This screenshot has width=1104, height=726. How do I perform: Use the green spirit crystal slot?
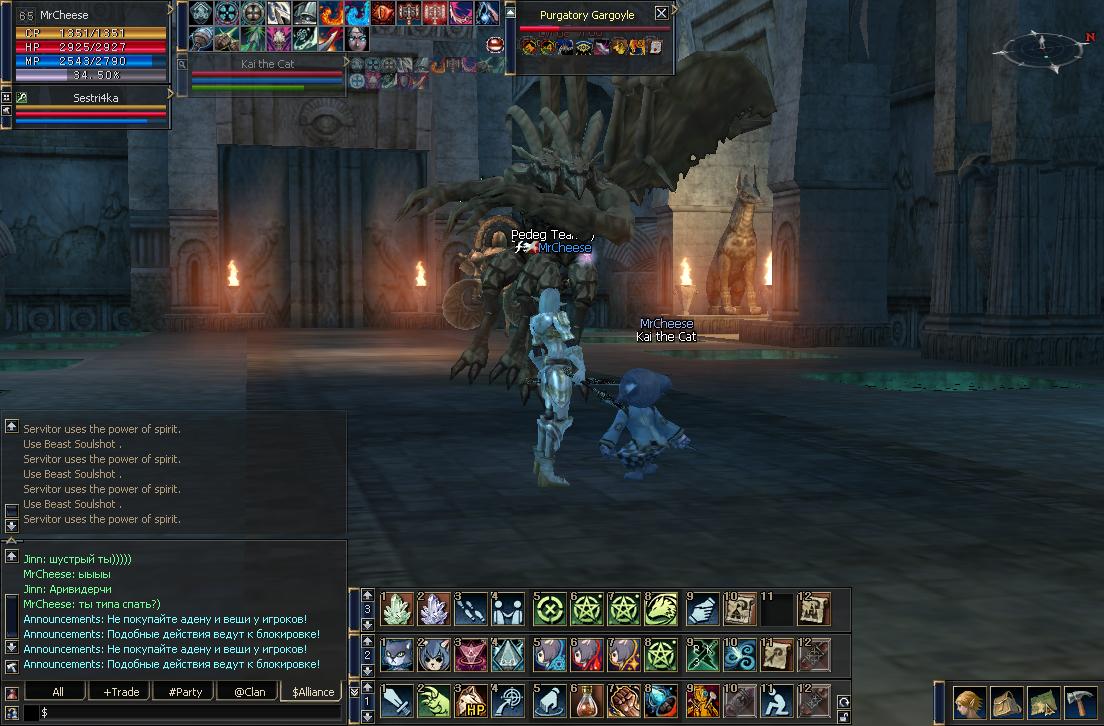396,608
